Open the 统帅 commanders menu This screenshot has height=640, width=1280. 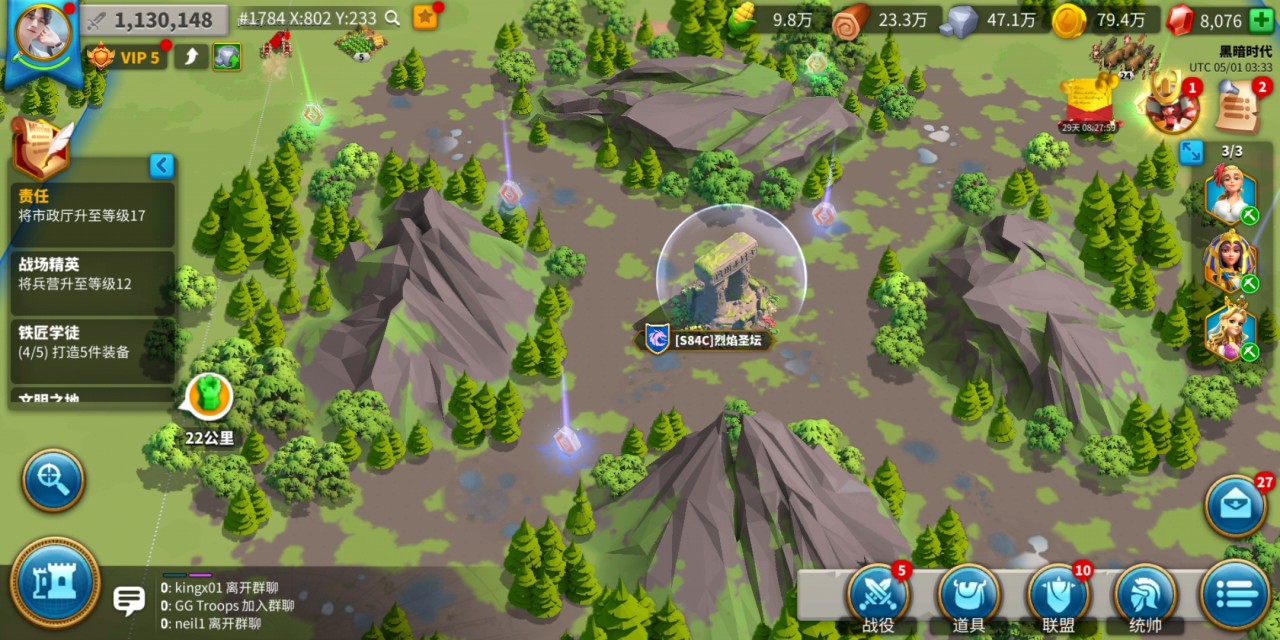pyautogui.click(x=1145, y=598)
